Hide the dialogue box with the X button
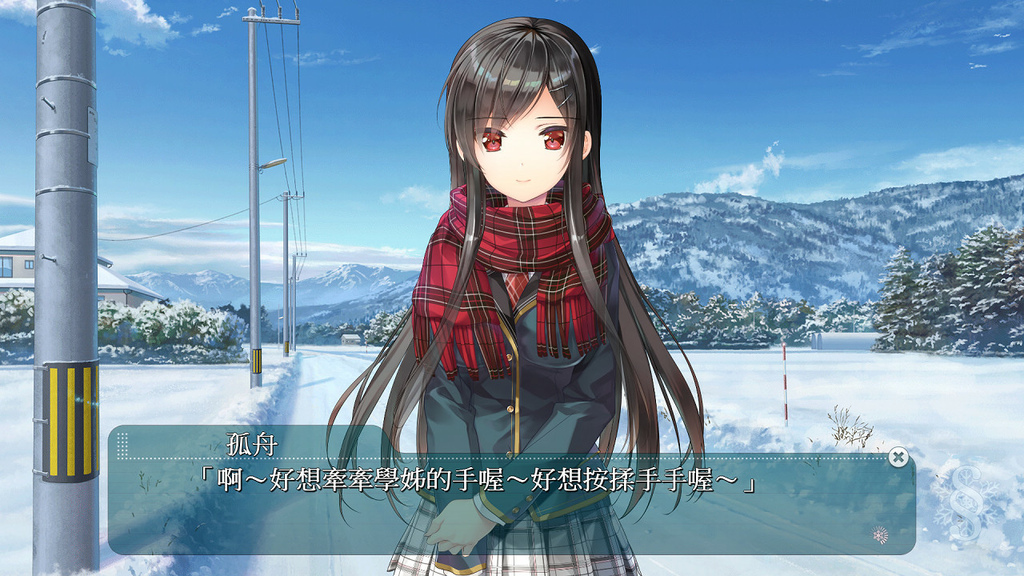Screen dimensions: 1024x576 898,457
